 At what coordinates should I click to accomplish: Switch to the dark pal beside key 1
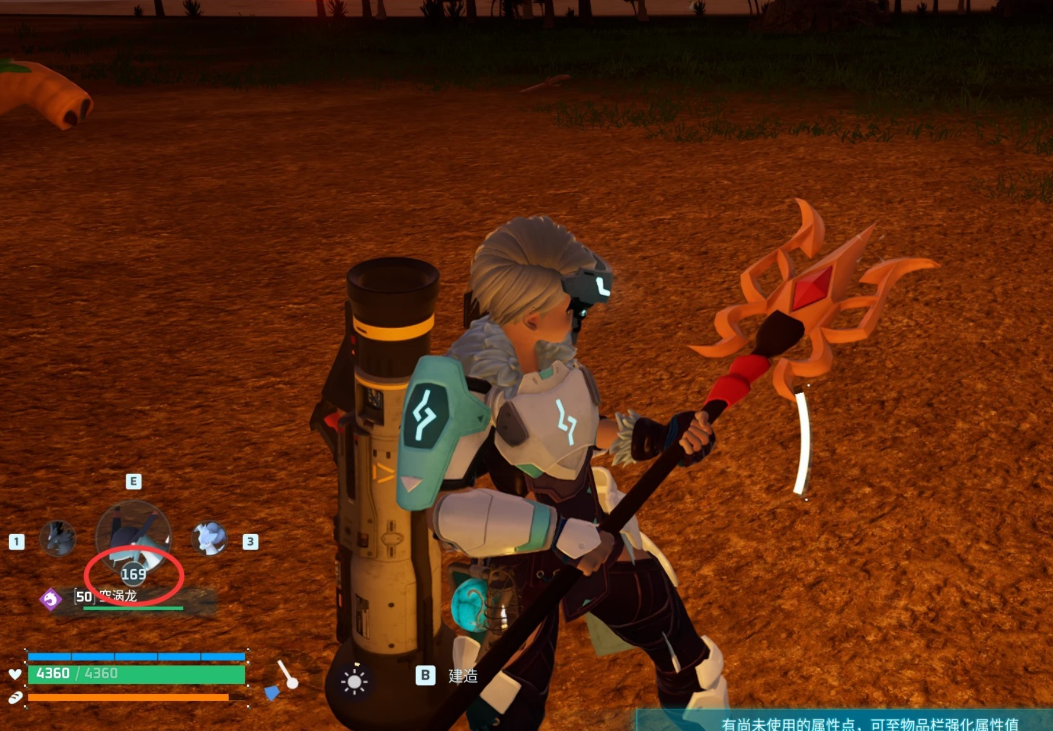click(58, 539)
